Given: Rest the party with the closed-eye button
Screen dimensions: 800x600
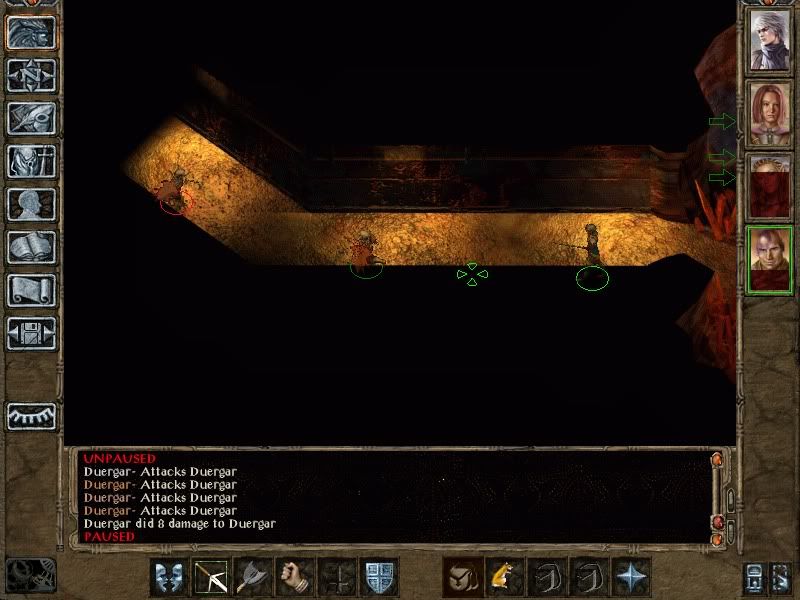Looking at the screenshot, I should pyautogui.click(x=31, y=416).
